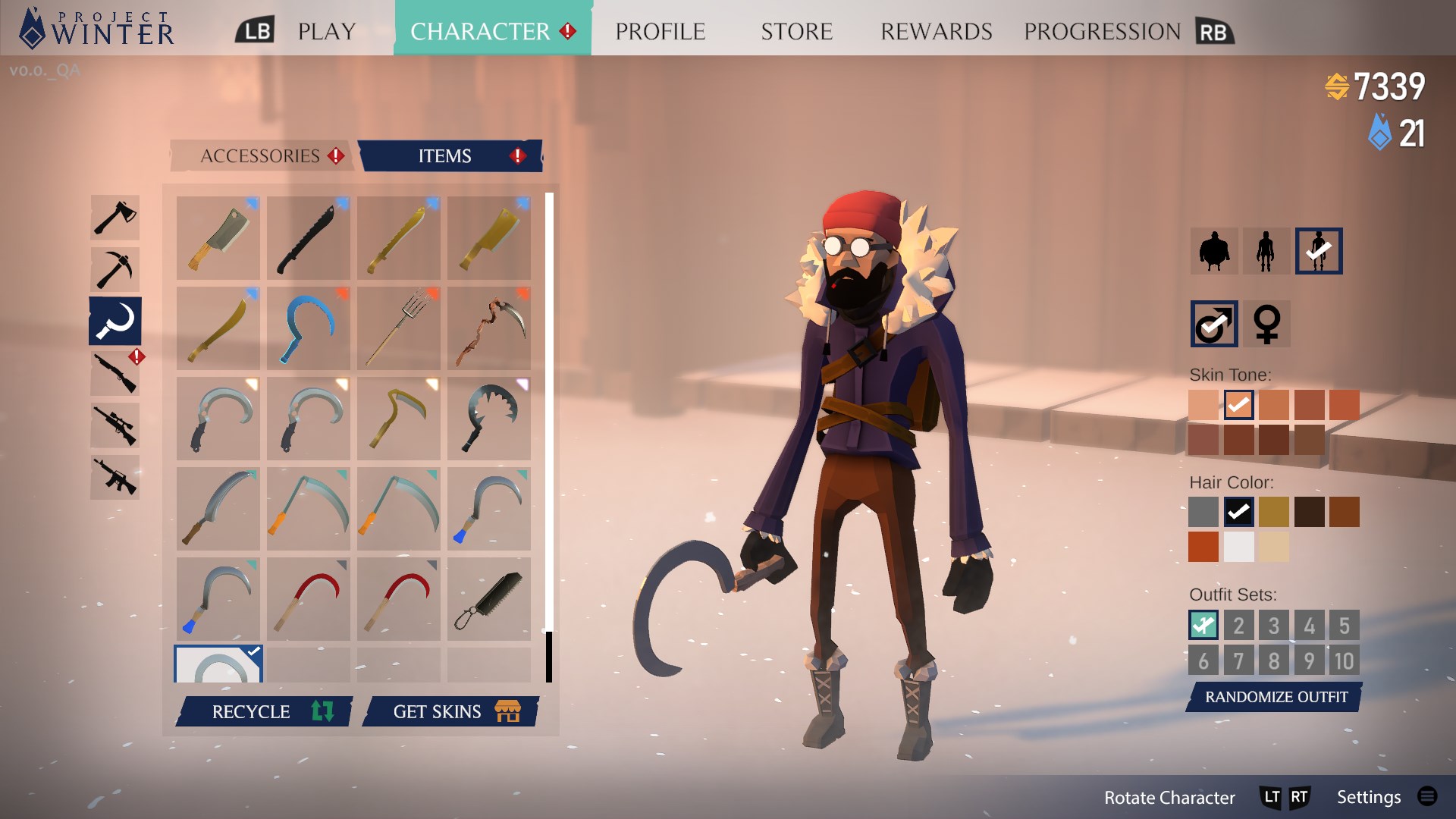This screenshot has width=1456, height=819.
Task: Show the PROGRESSION tab
Action: [1102, 32]
